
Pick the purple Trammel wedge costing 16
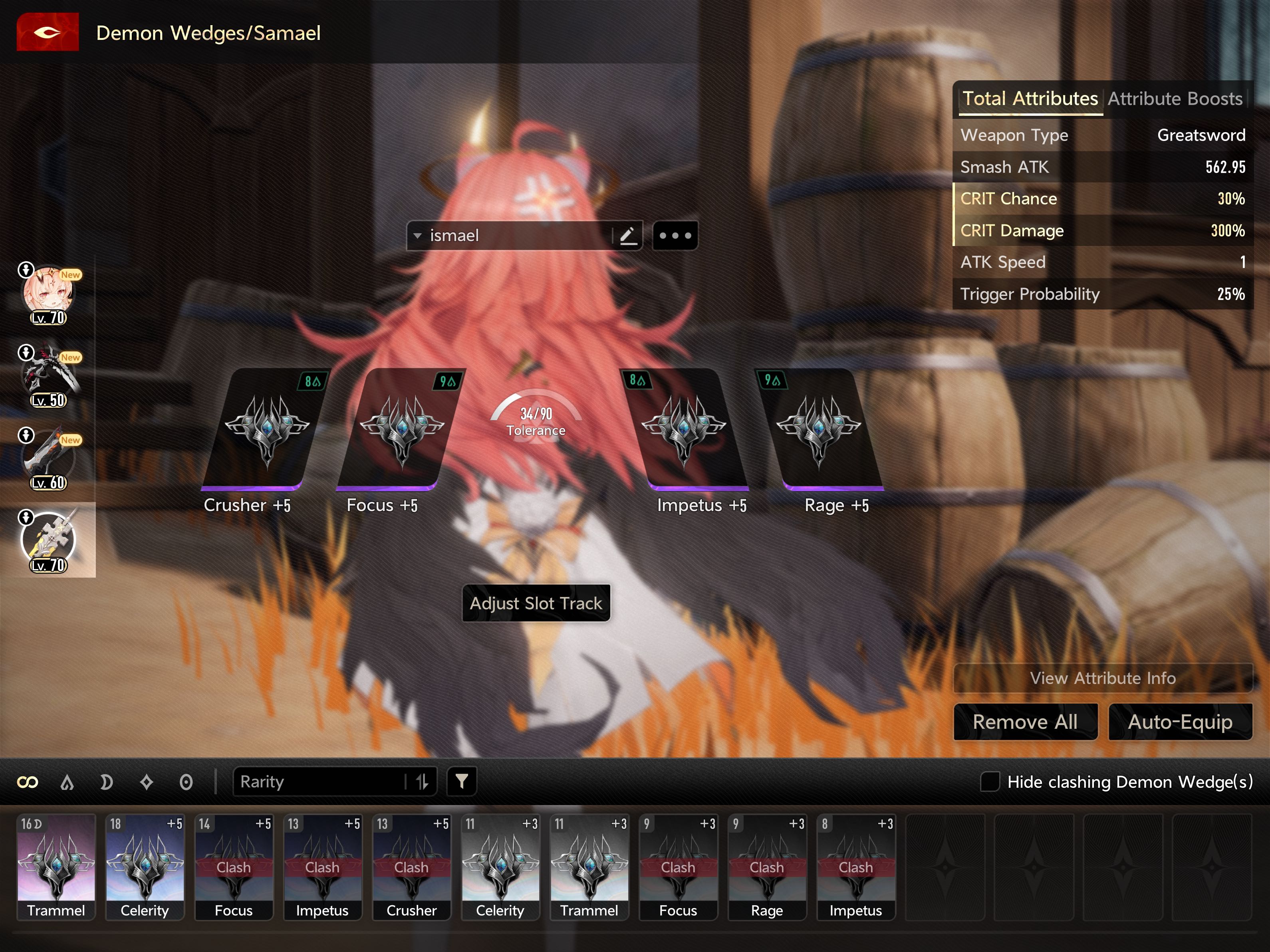pyautogui.click(x=56, y=866)
